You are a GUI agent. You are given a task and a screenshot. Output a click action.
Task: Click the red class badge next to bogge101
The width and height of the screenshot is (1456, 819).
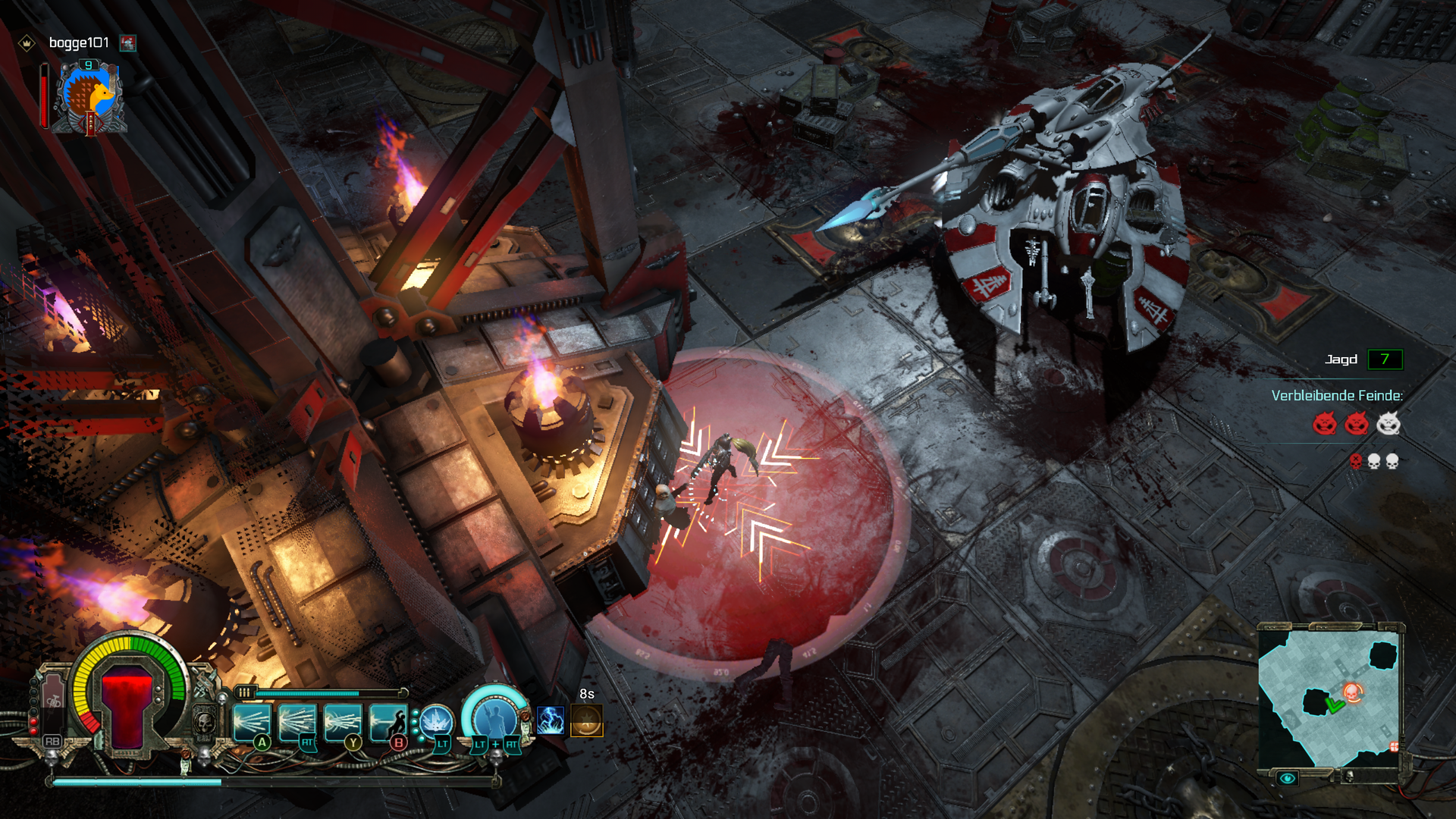pyautogui.click(x=128, y=43)
